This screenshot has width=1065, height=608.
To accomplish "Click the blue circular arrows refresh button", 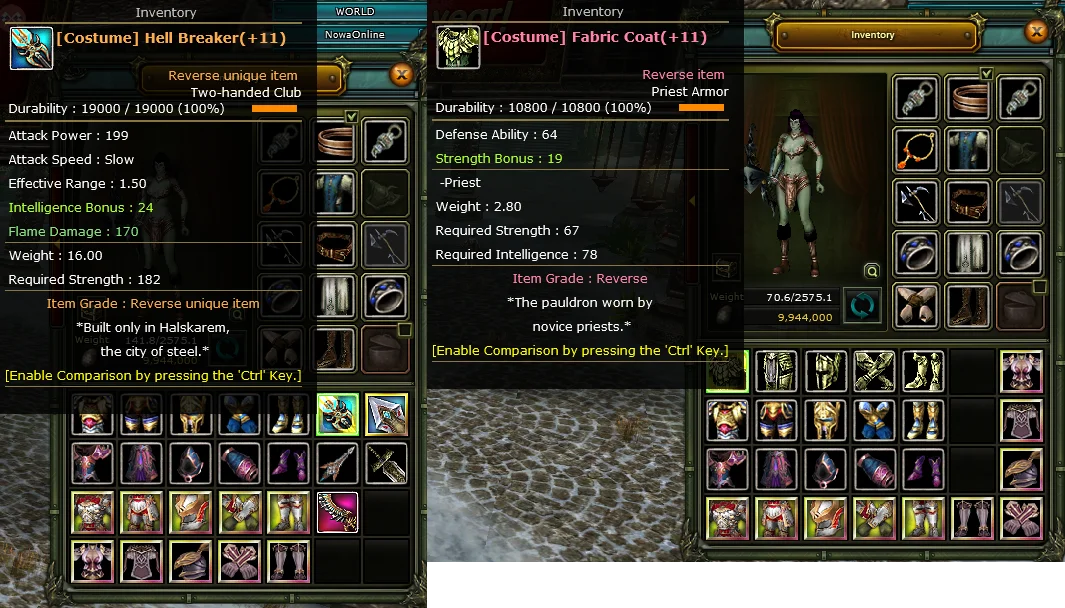I will point(861,306).
